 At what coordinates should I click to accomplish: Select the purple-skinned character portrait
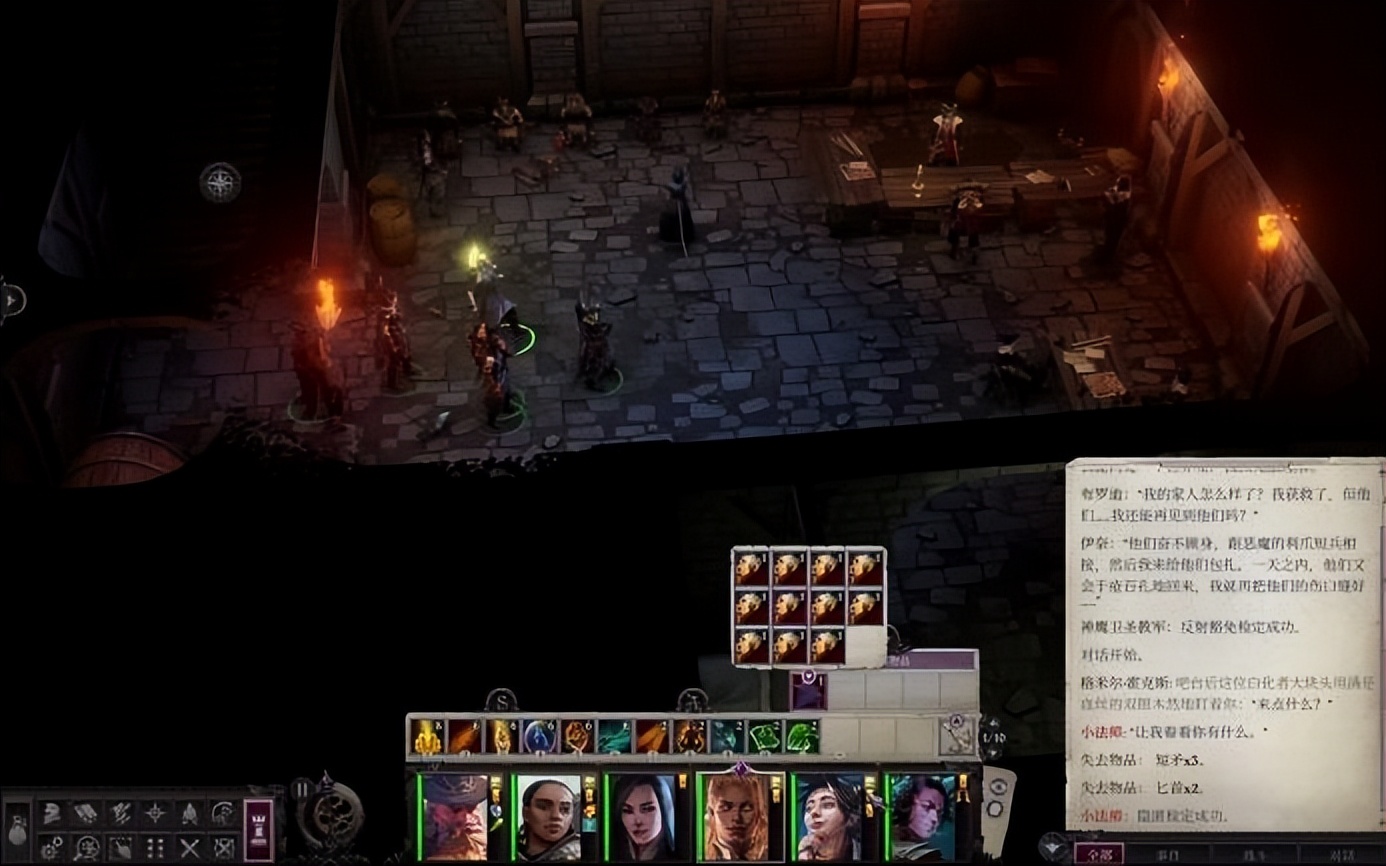[x=921, y=816]
